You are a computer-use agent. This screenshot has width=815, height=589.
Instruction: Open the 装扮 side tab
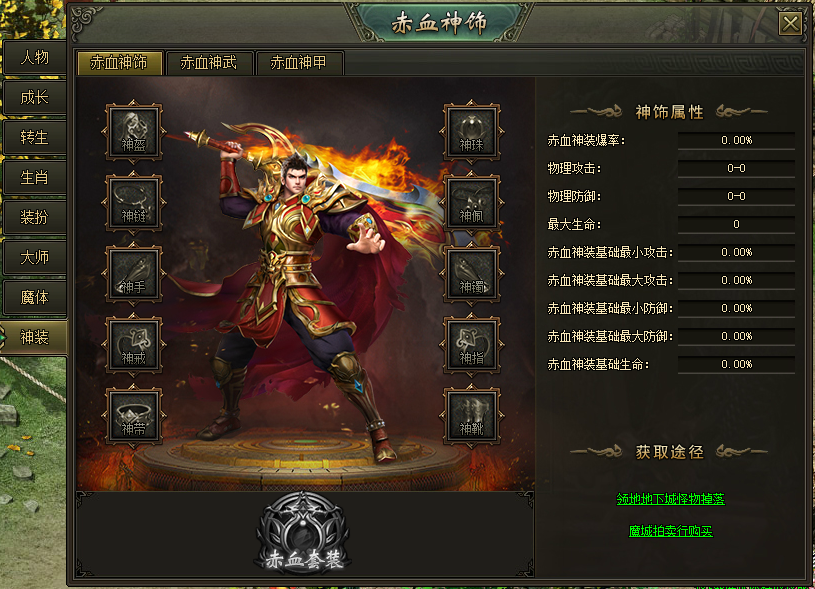click(x=34, y=218)
